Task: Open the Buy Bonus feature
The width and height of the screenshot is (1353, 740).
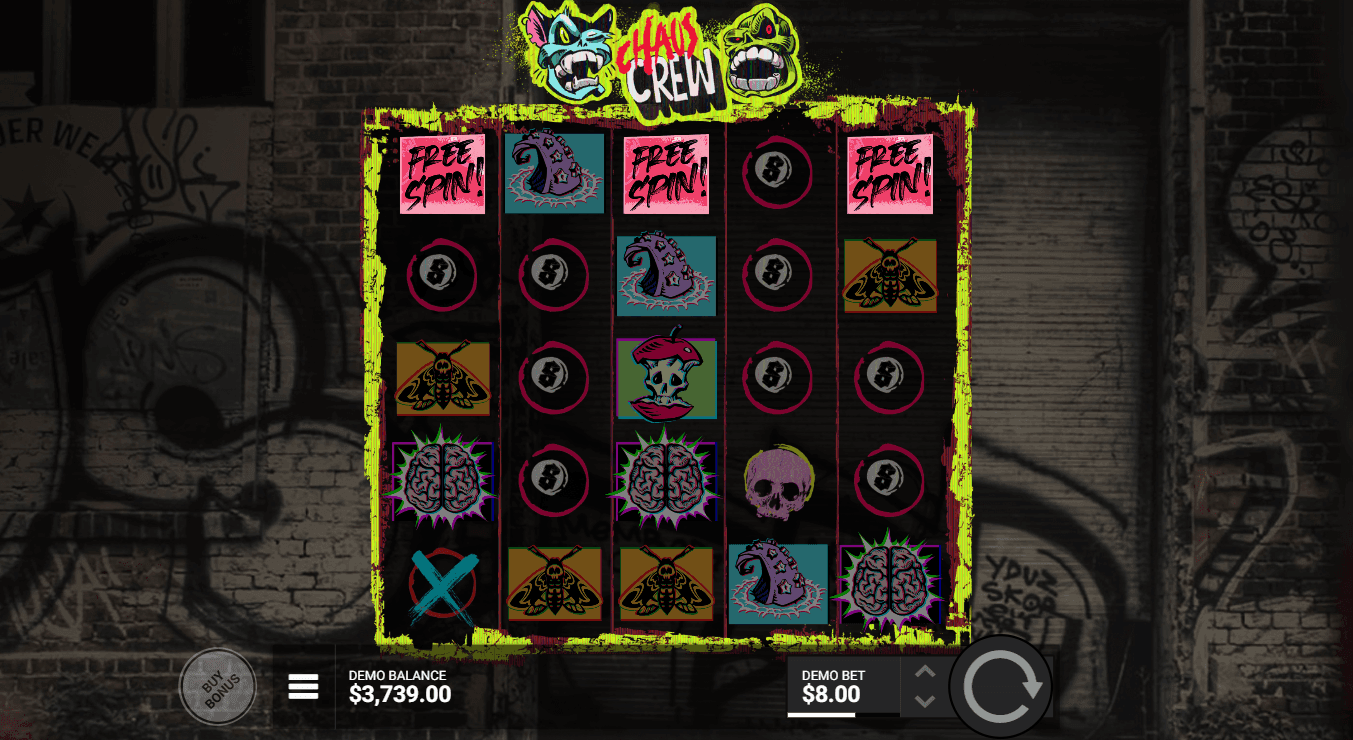Action: [218, 687]
